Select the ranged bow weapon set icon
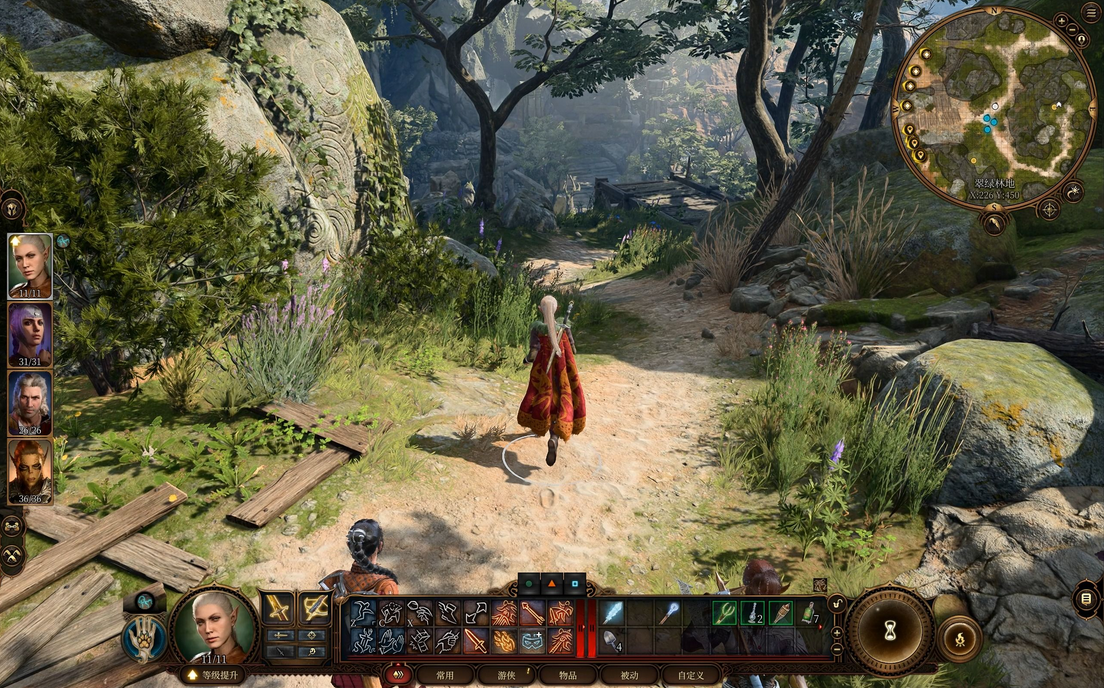 [x=315, y=607]
